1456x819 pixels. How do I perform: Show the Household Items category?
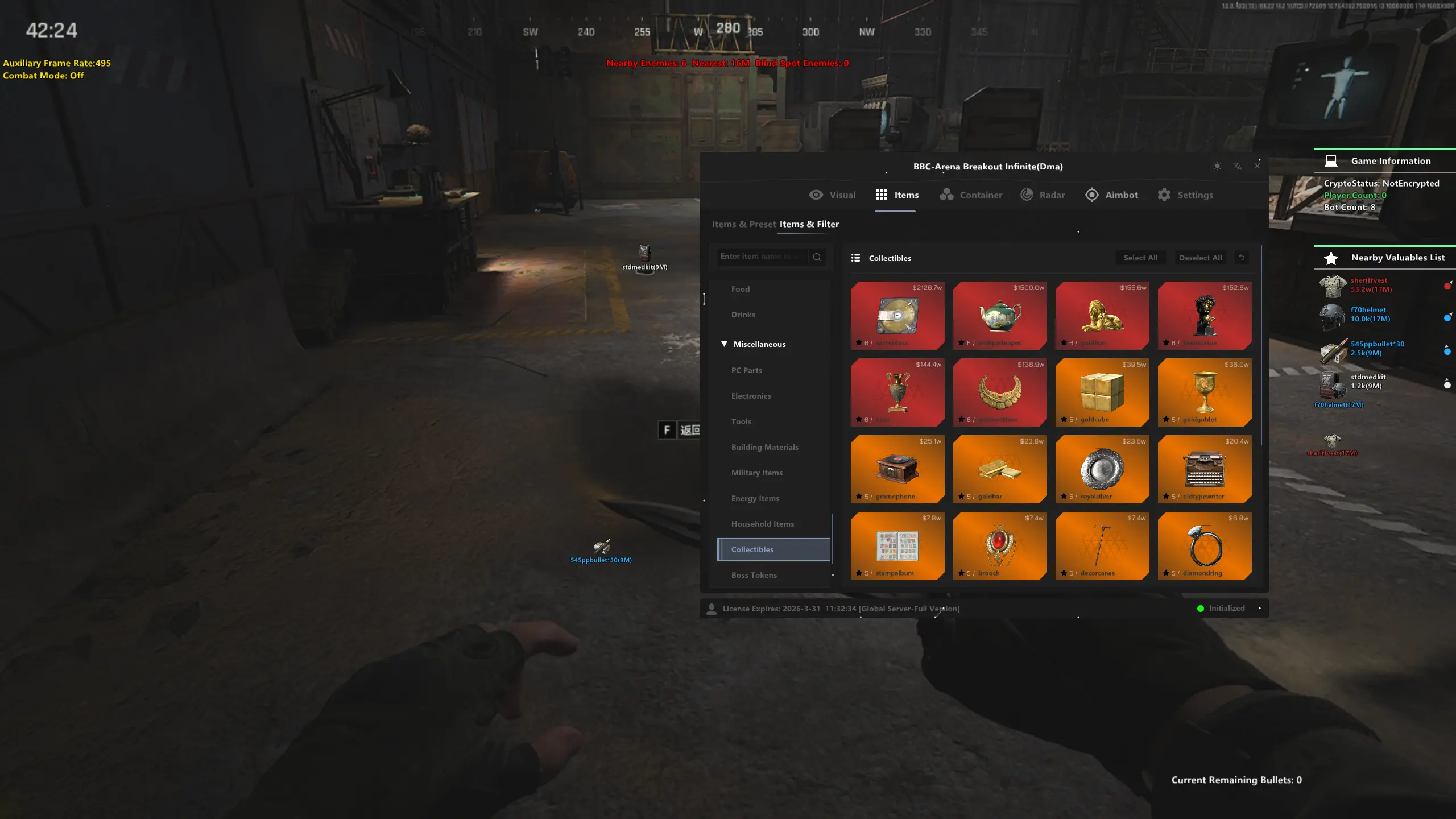coord(762,524)
